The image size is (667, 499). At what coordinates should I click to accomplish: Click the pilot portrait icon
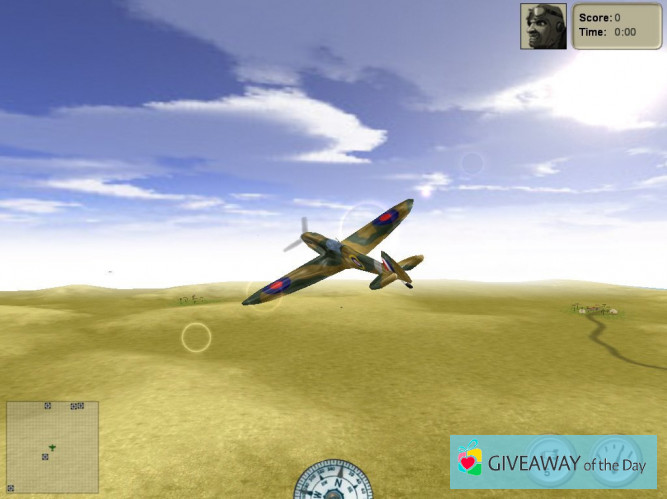544,25
